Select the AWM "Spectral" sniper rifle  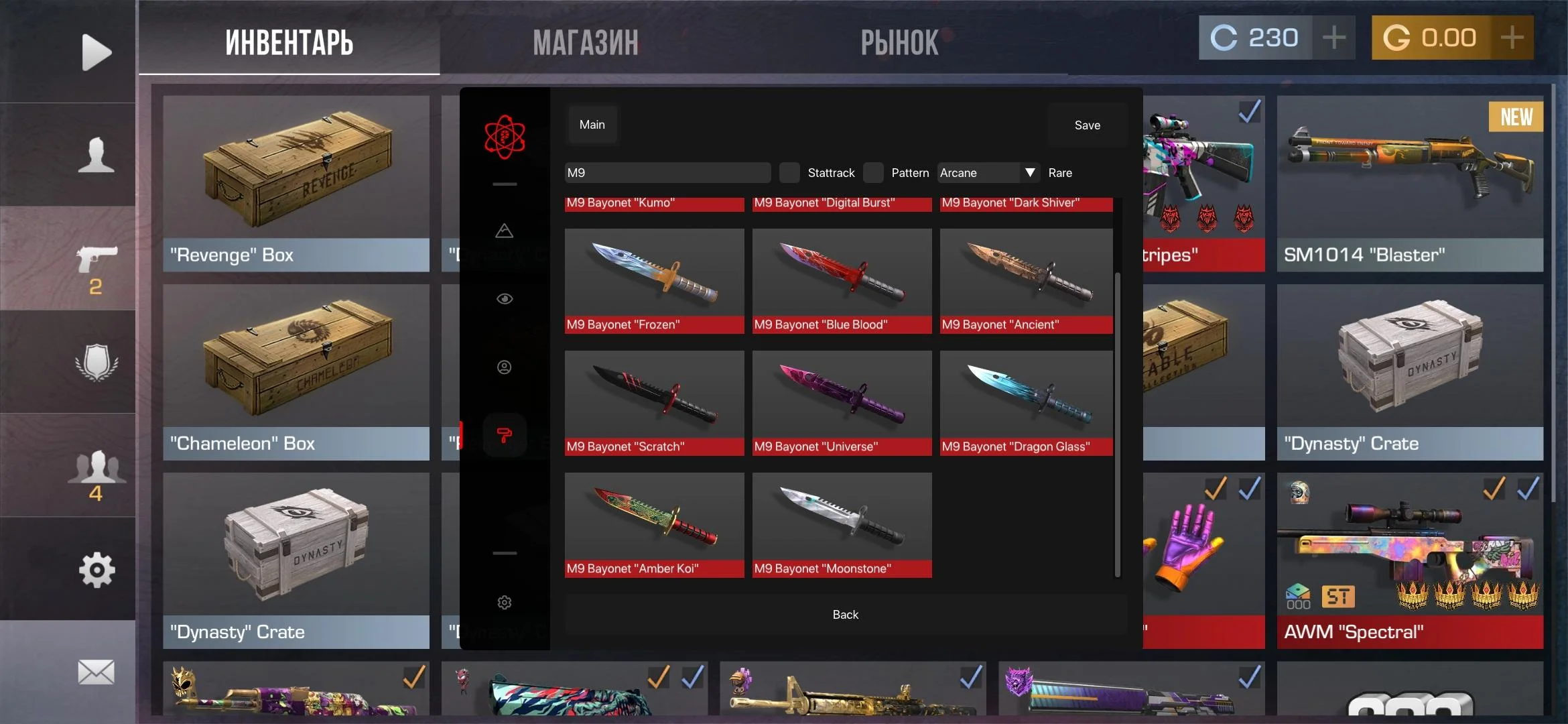tap(1410, 560)
